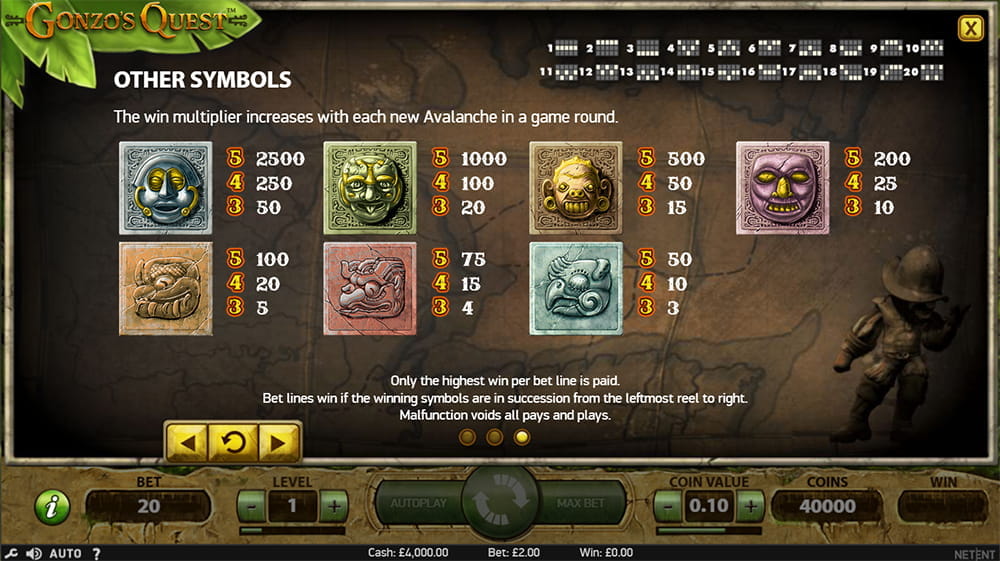
Task: Raise the coin value
Action: pos(750,506)
